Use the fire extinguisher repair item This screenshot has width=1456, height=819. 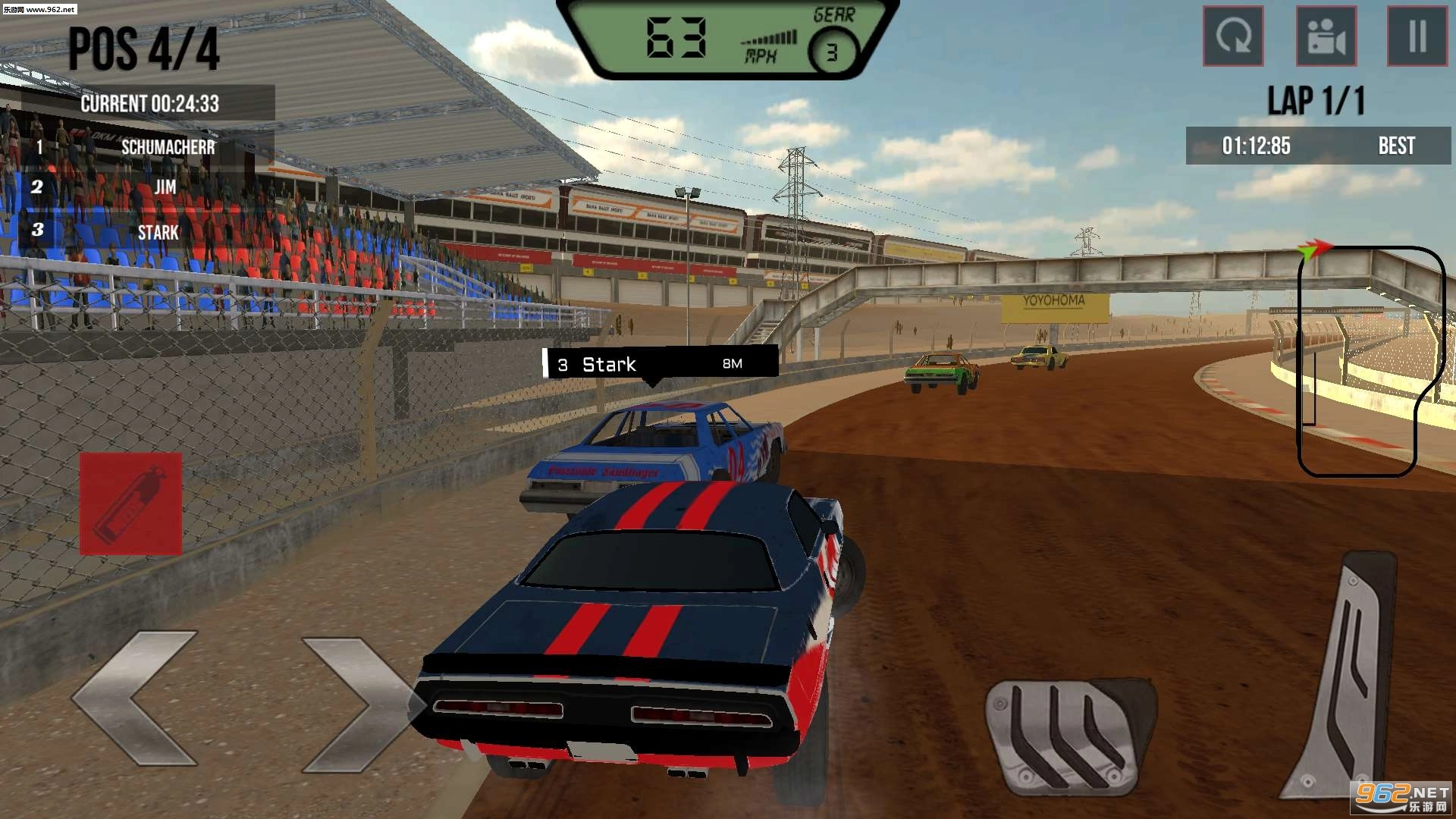pyautogui.click(x=130, y=502)
